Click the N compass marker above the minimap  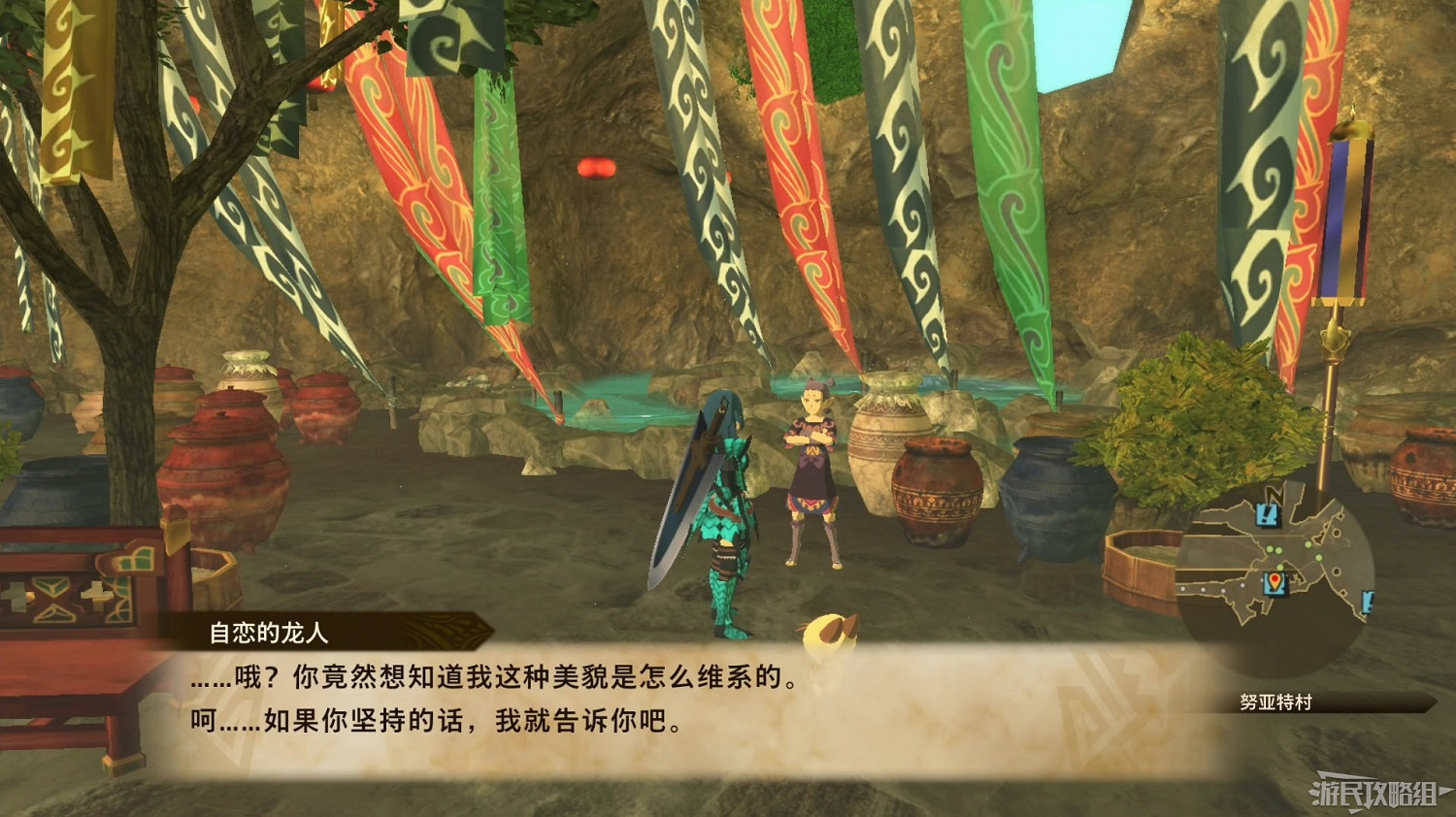tap(1274, 493)
